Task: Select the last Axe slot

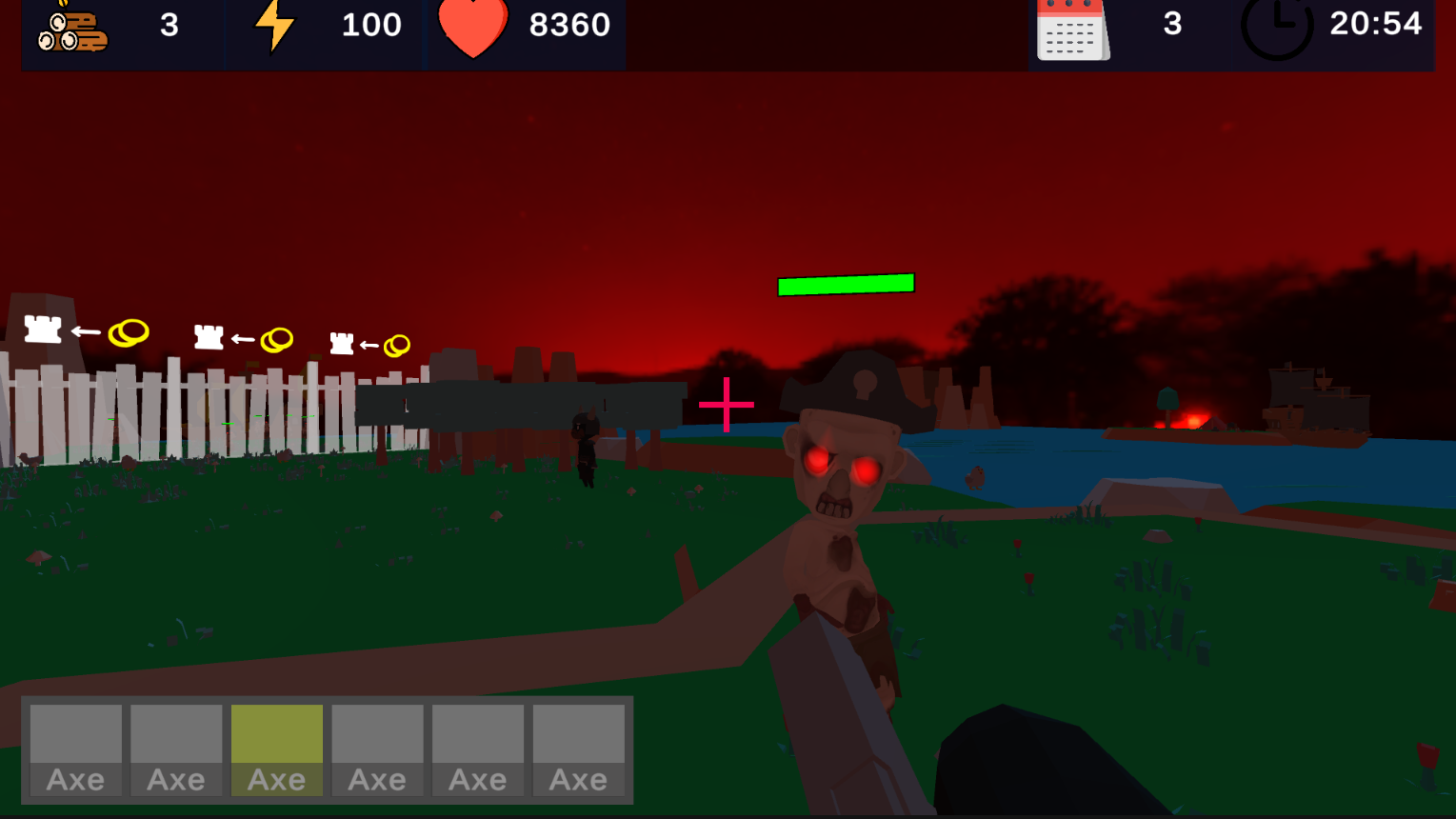Action: point(579,749)
